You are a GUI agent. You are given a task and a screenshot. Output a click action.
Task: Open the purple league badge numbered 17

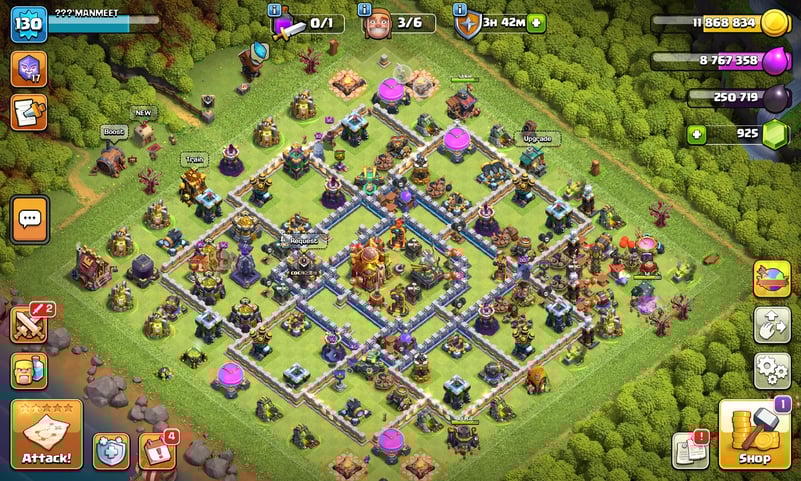29,68
